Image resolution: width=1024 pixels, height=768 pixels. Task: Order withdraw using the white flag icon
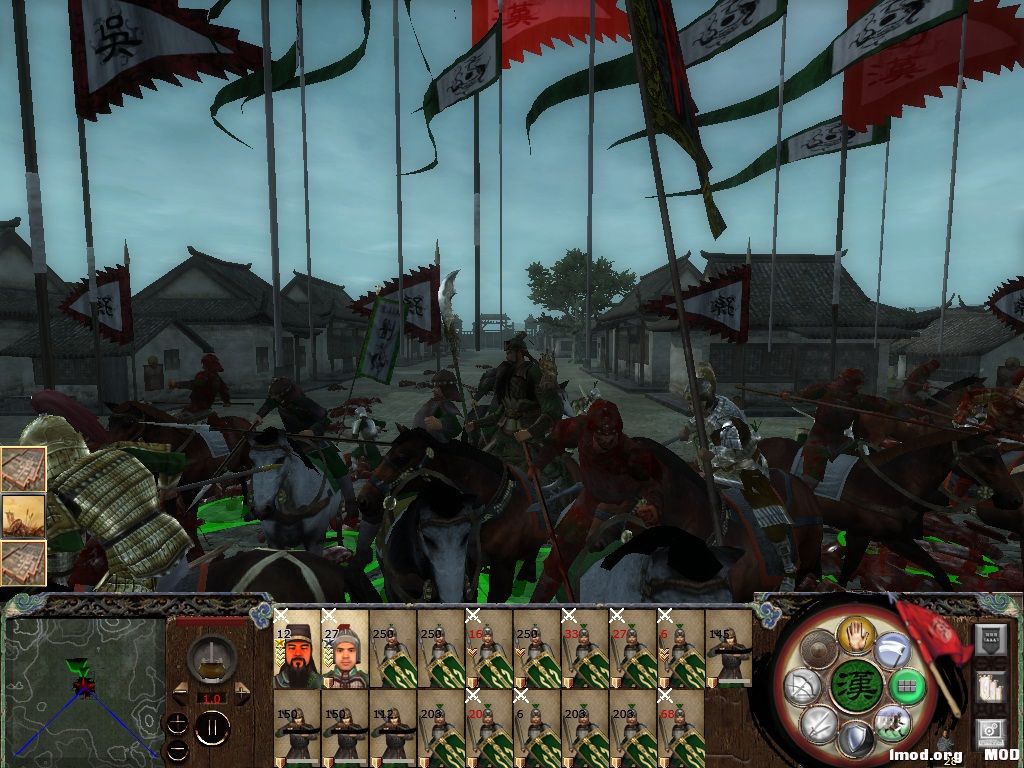coord(891,651)
